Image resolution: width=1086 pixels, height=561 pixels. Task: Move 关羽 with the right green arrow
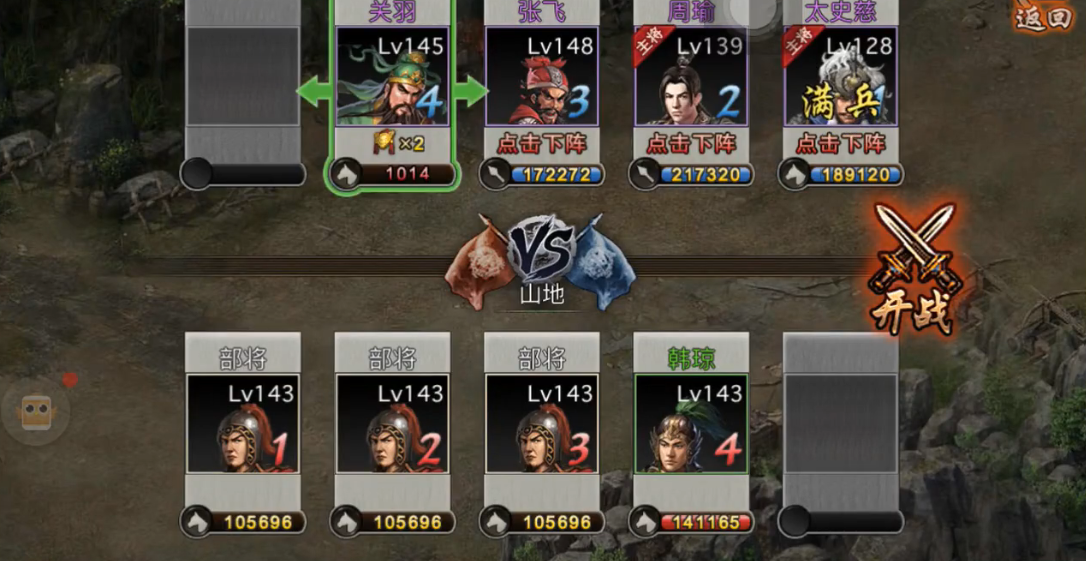click(470, 92)
